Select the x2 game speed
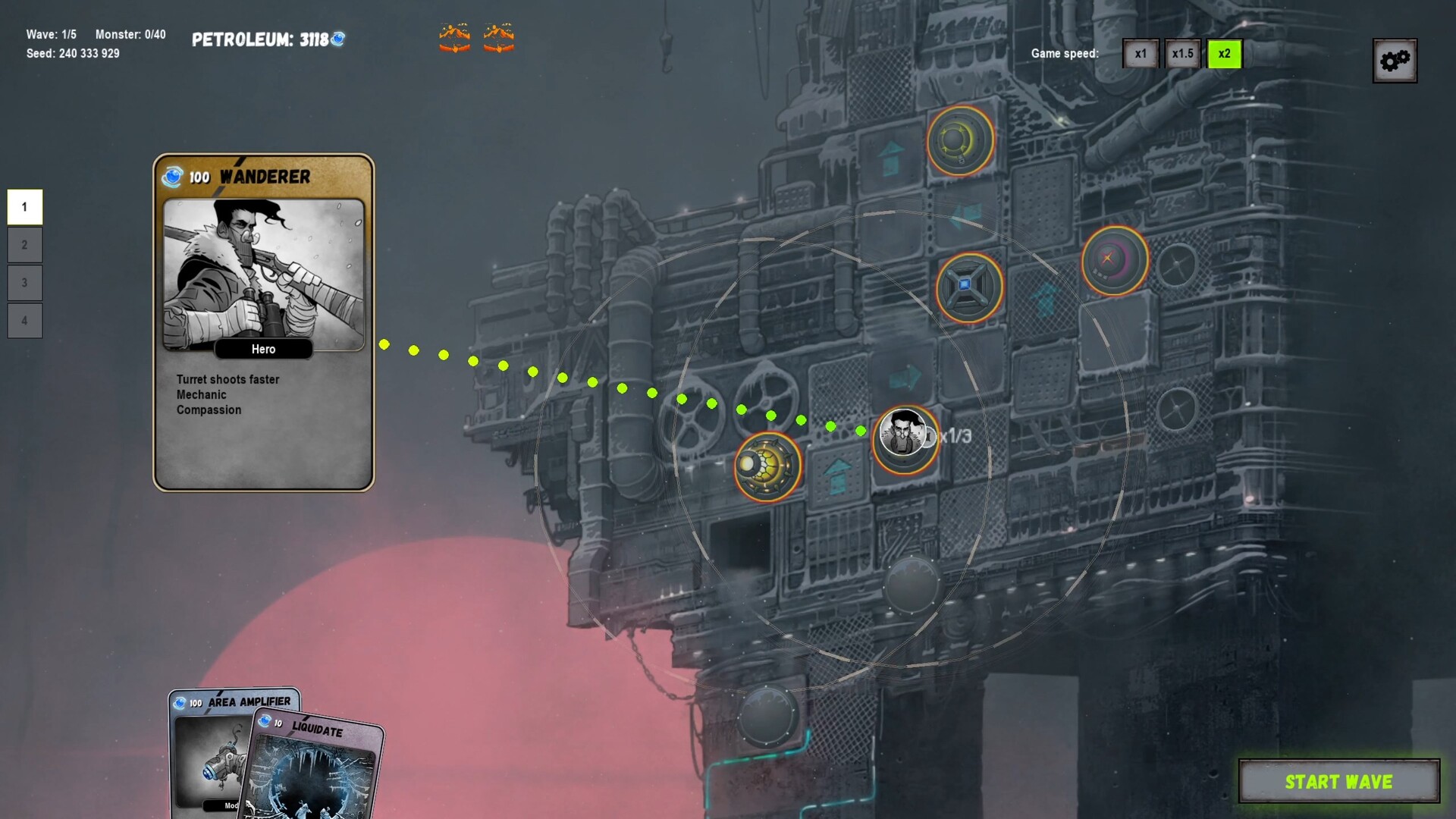Viewport: 1456px width, 819px height. 1224,54
